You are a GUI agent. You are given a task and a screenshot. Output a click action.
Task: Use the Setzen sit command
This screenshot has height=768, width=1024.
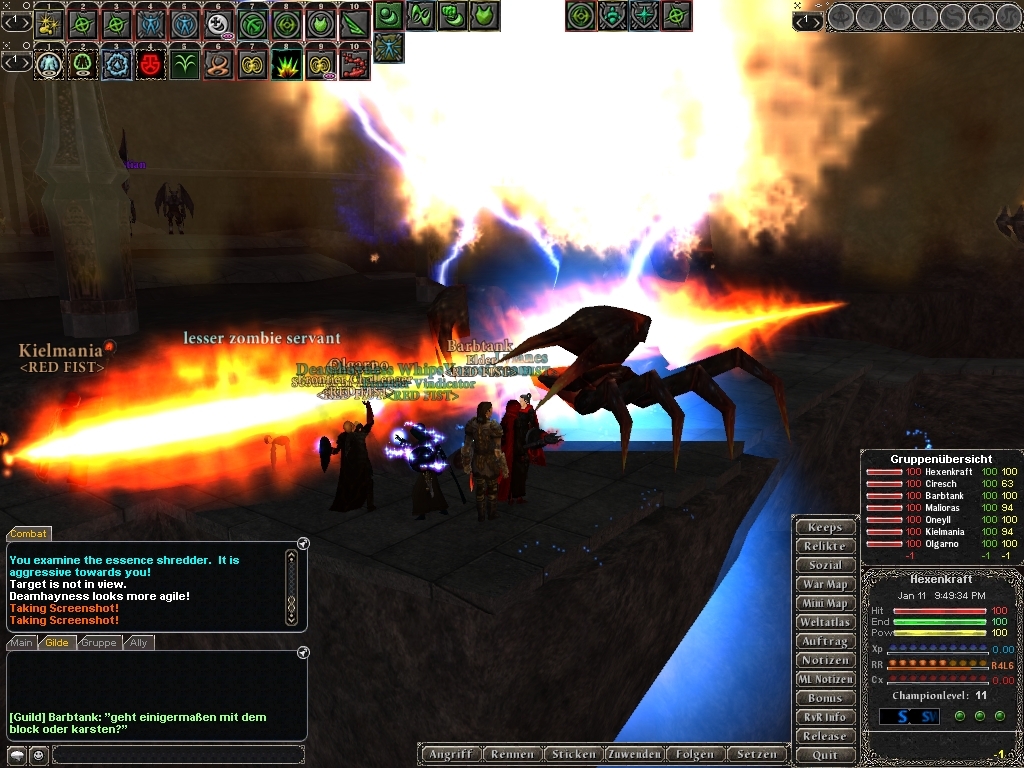coord(756,754)
